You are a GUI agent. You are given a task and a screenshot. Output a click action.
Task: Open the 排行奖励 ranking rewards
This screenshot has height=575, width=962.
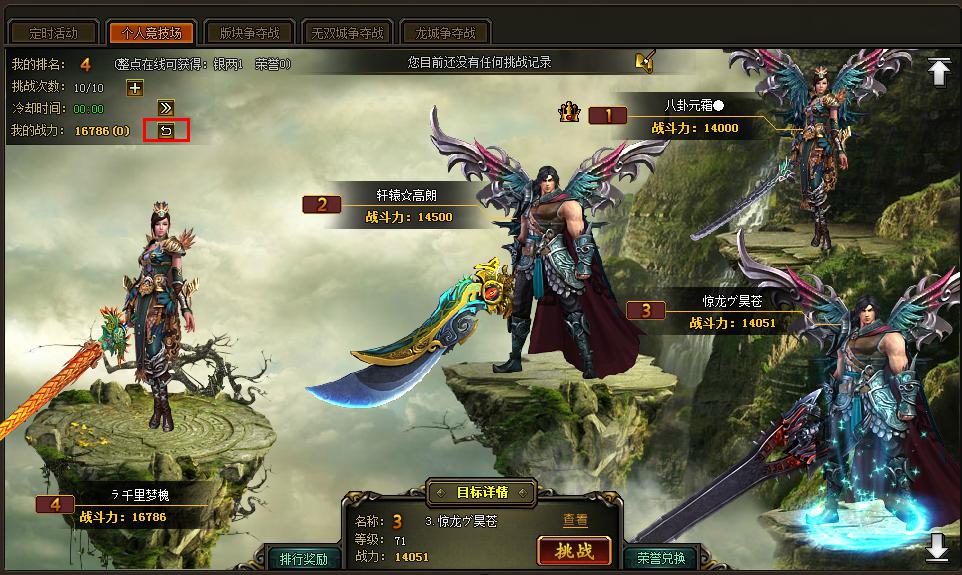[x=304, y=558]
